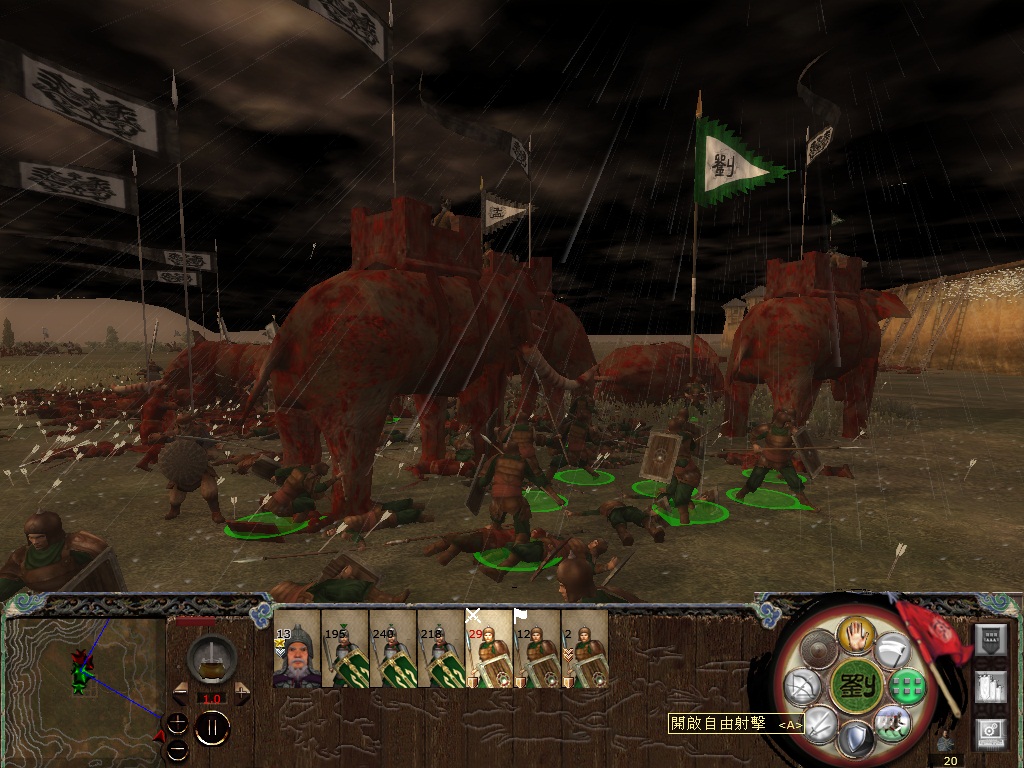The height and width of the screenshot is (768, 1024).
Task: Toggle guard mode shield icon
Action: click(857, 739)
